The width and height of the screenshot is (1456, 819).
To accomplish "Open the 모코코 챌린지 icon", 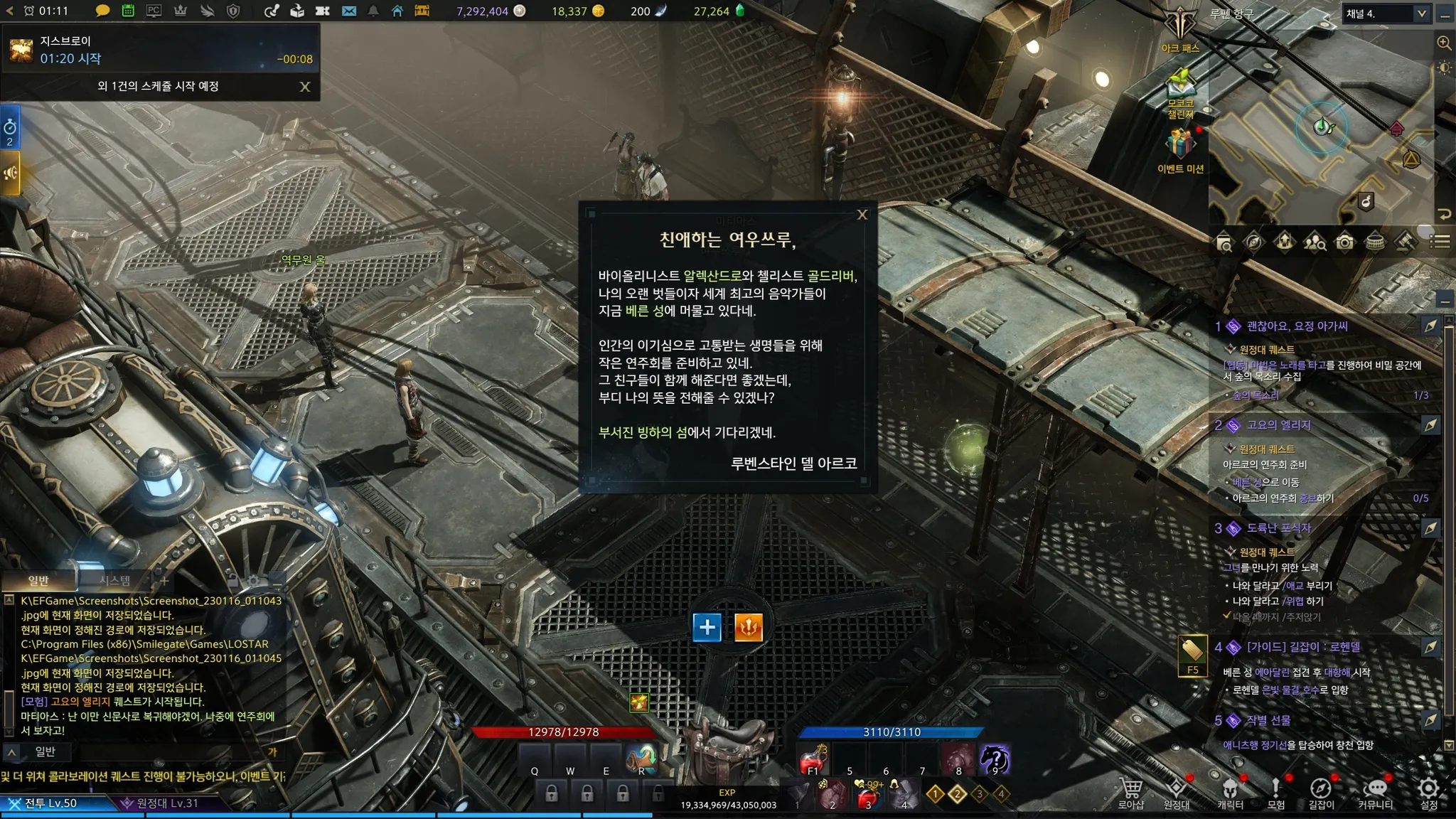I will pos(1180,89).
